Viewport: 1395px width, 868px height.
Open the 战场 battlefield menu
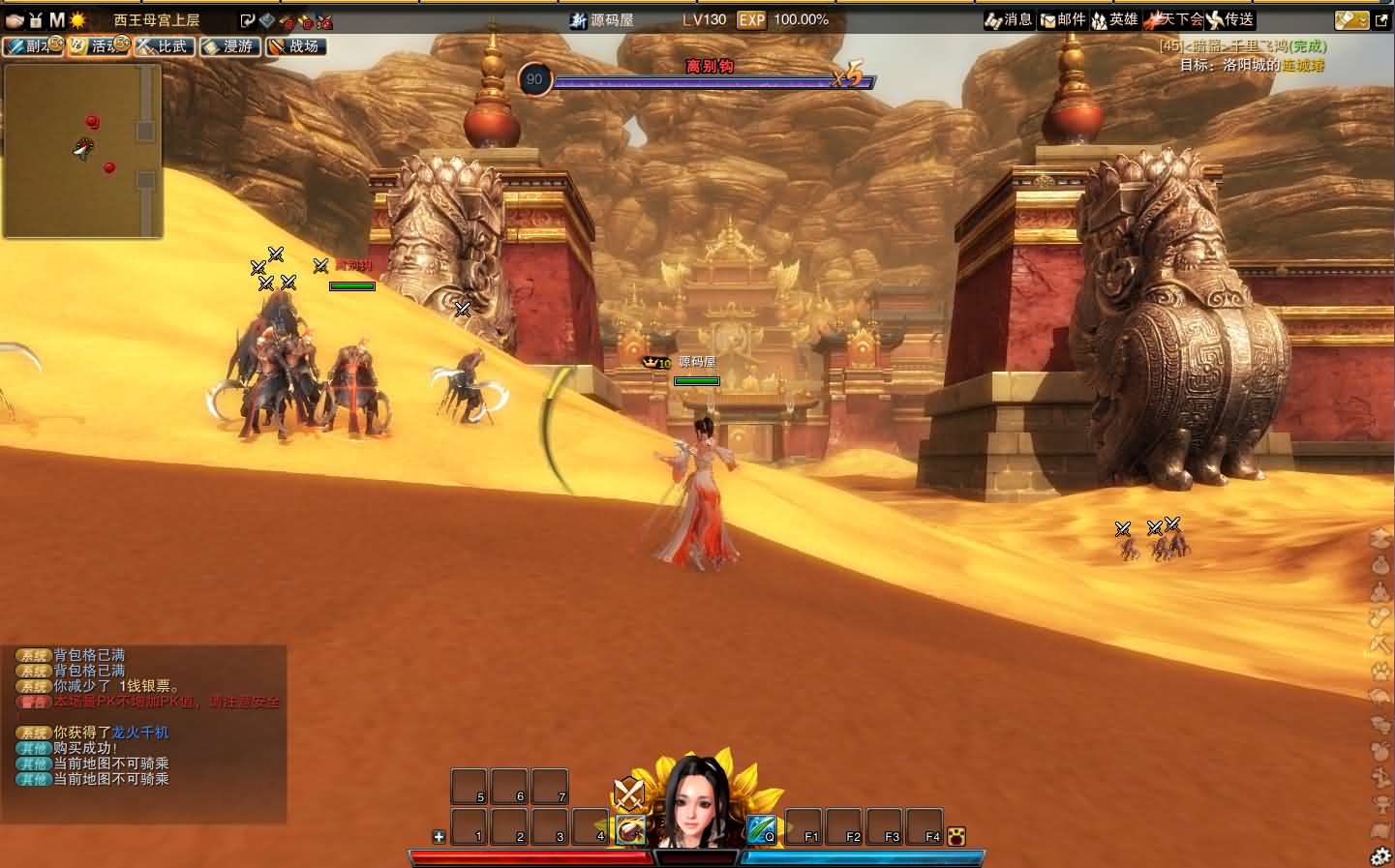295,45
